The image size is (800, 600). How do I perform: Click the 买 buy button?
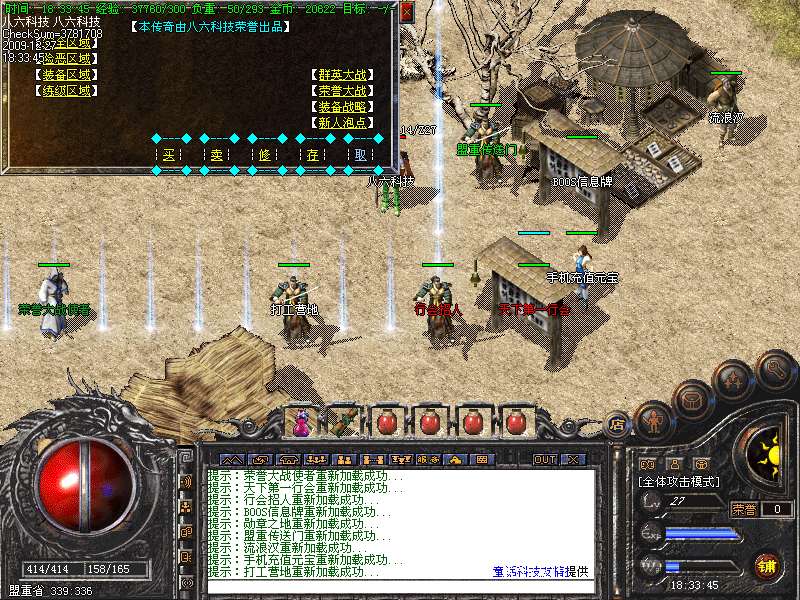(168, 155)
